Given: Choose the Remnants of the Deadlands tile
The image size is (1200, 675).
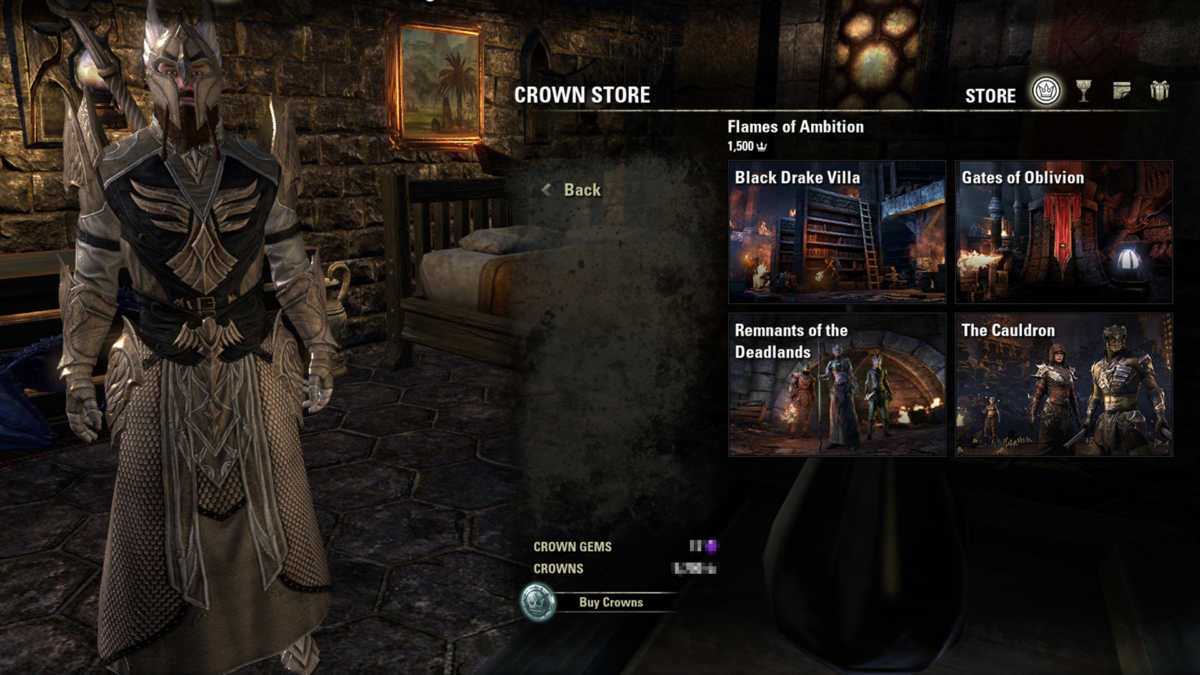Looking at the screenshot, I should point(837,385).
